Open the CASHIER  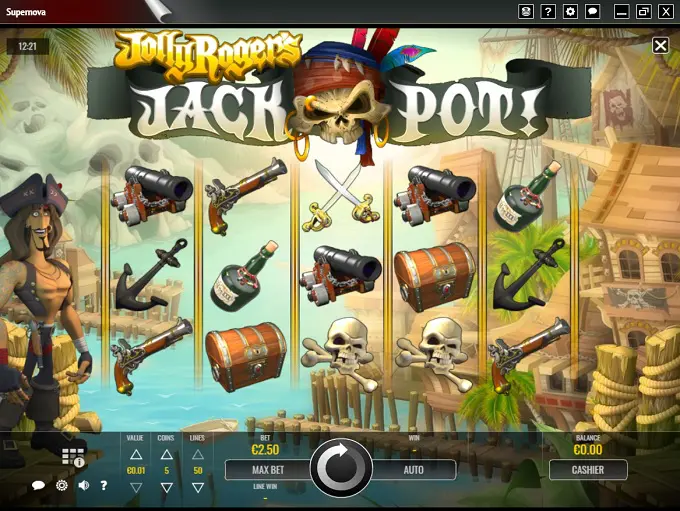point(588,469)
